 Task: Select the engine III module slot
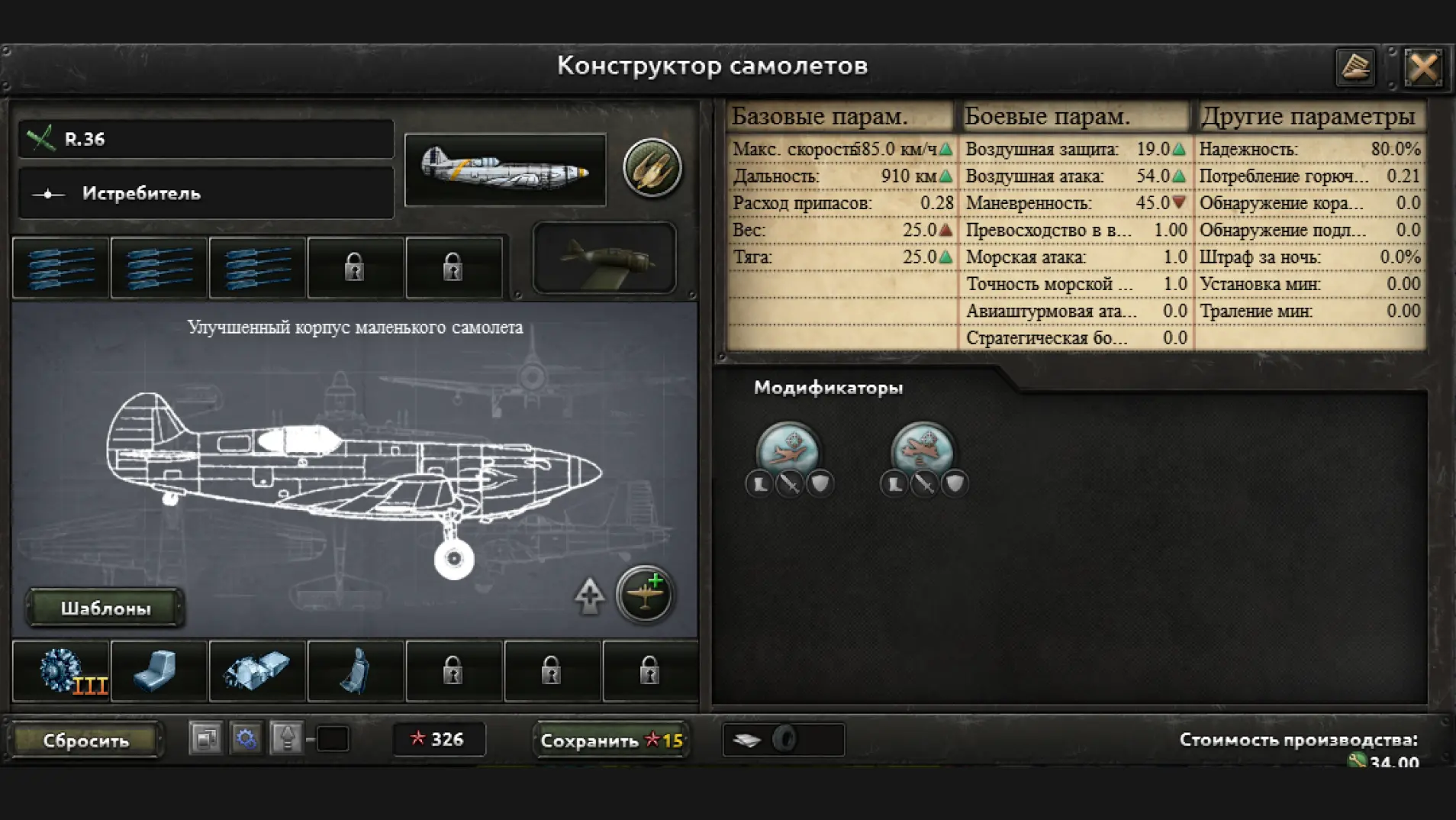pyautogui.click(x=61, y=671)
